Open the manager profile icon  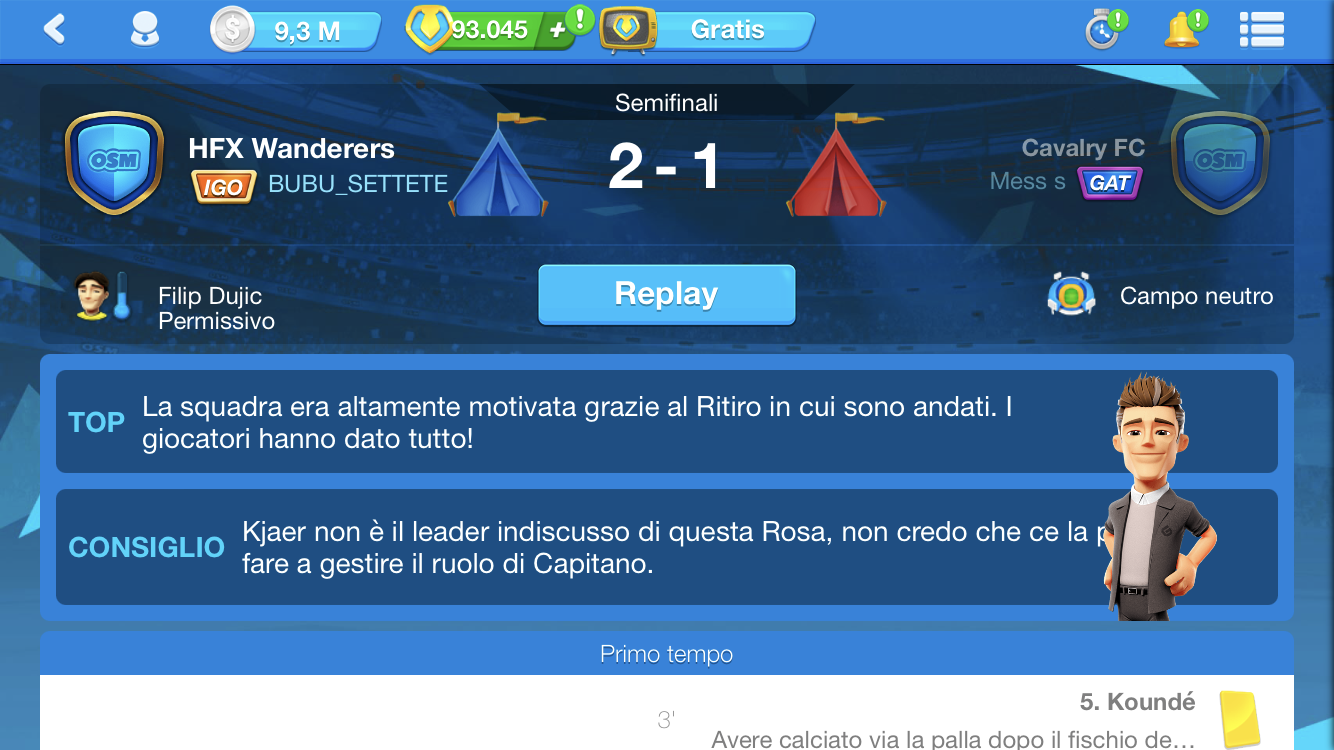[x=145, y=30]
